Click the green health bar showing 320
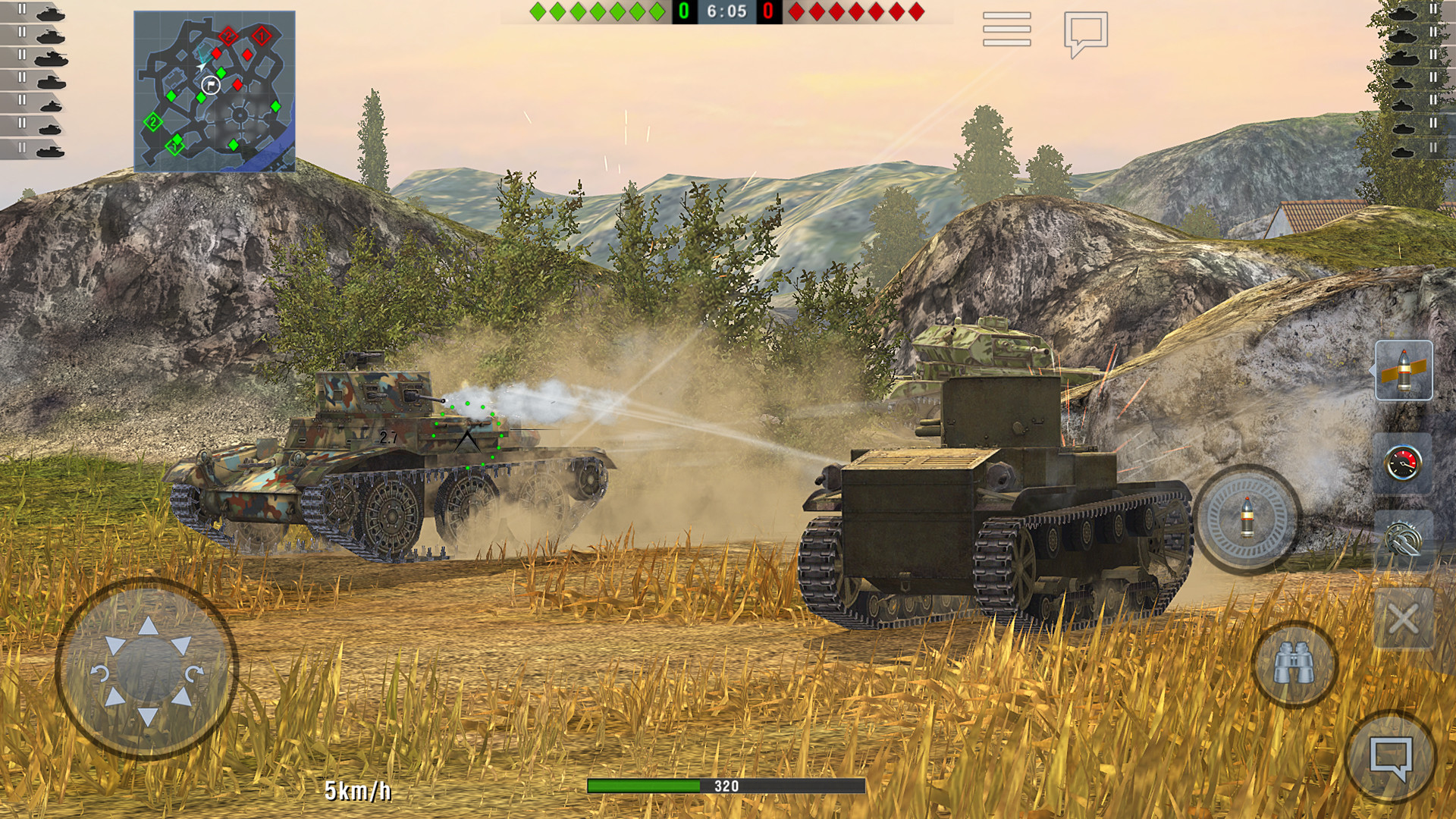Viewport: 1456px width, 819px height. click(728, 786)
